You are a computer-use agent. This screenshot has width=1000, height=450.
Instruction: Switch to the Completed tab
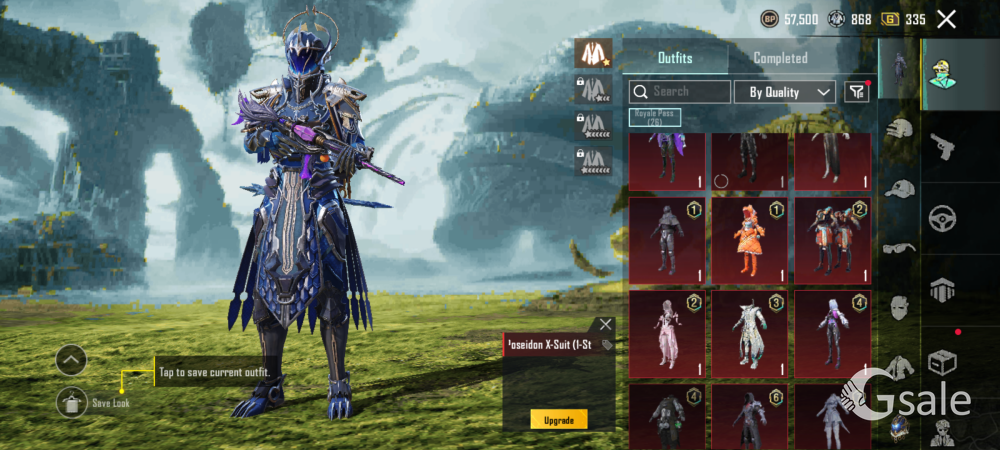(780, 58)
